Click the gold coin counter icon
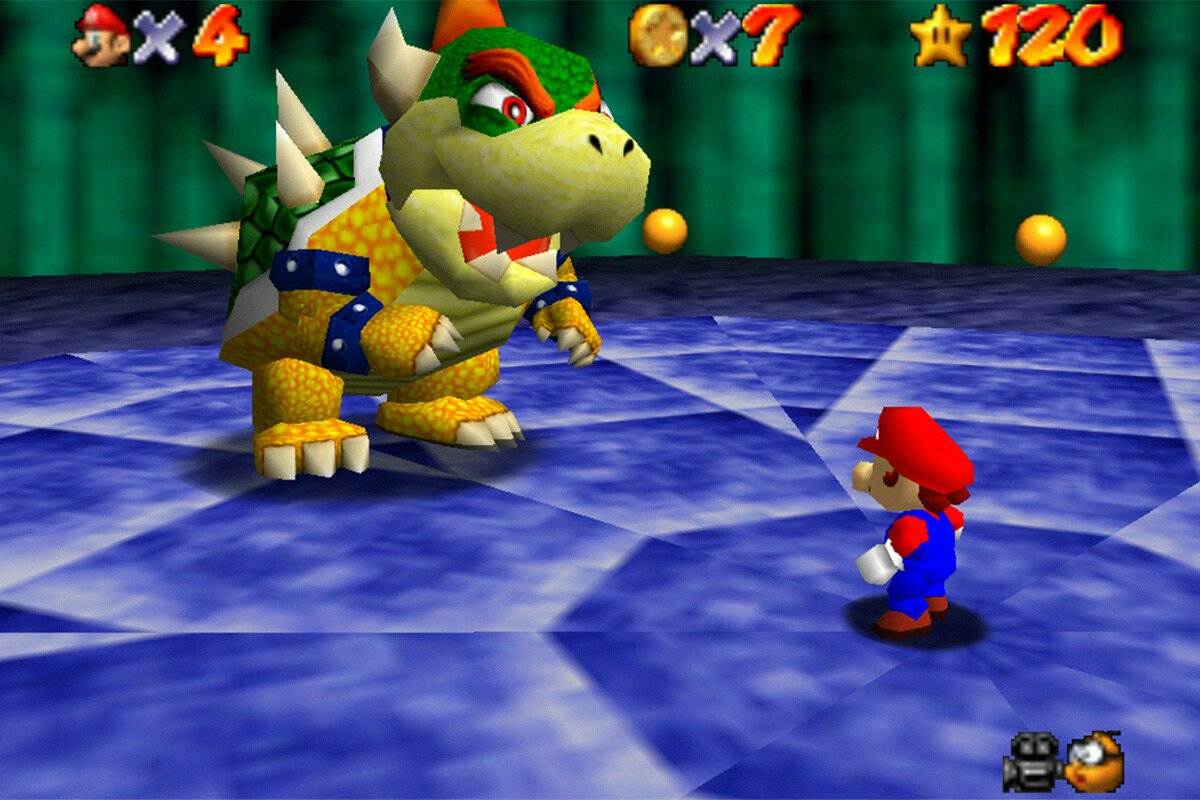The image size is (1200, 800). point(658,35)
